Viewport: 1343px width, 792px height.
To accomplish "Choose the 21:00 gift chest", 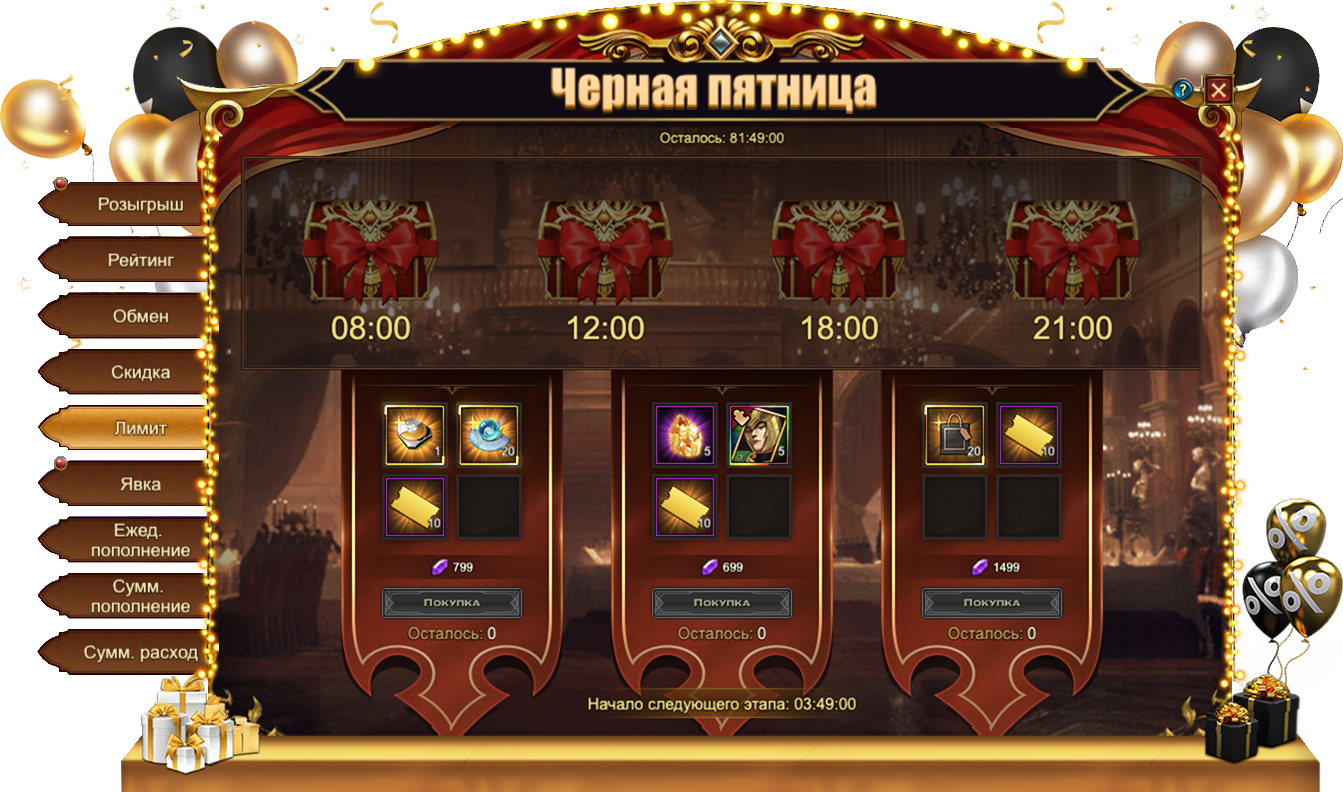I will [x=1073, y=250].
